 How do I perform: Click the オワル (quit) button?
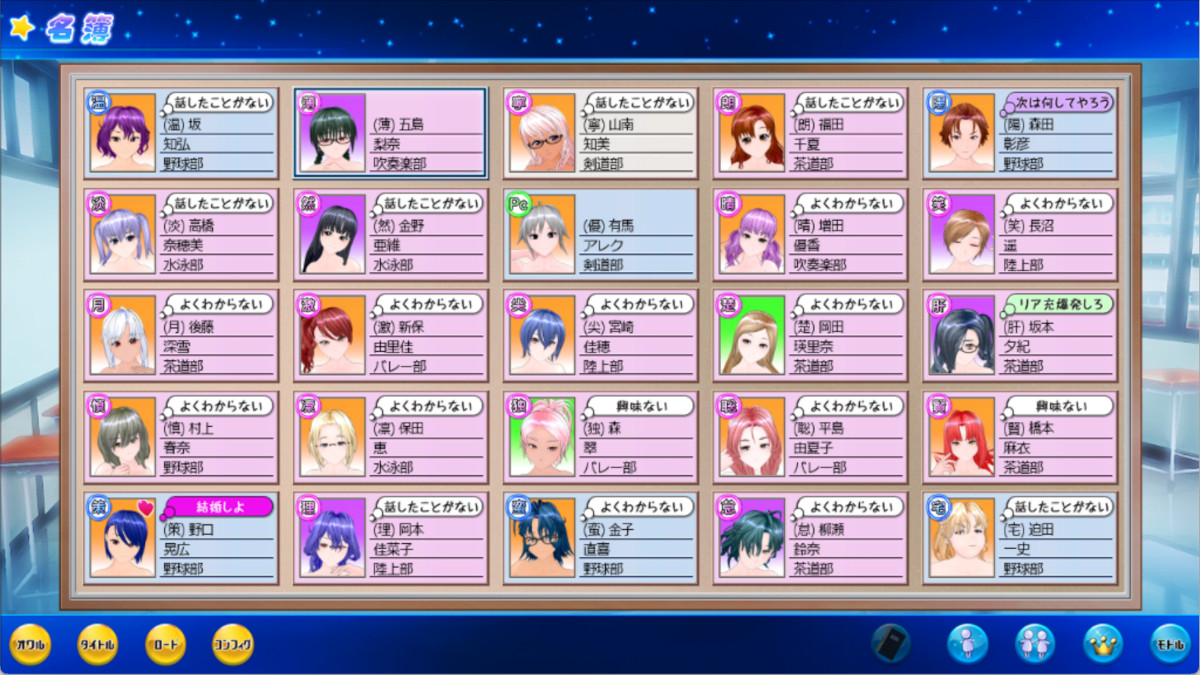tap(29, 645)
